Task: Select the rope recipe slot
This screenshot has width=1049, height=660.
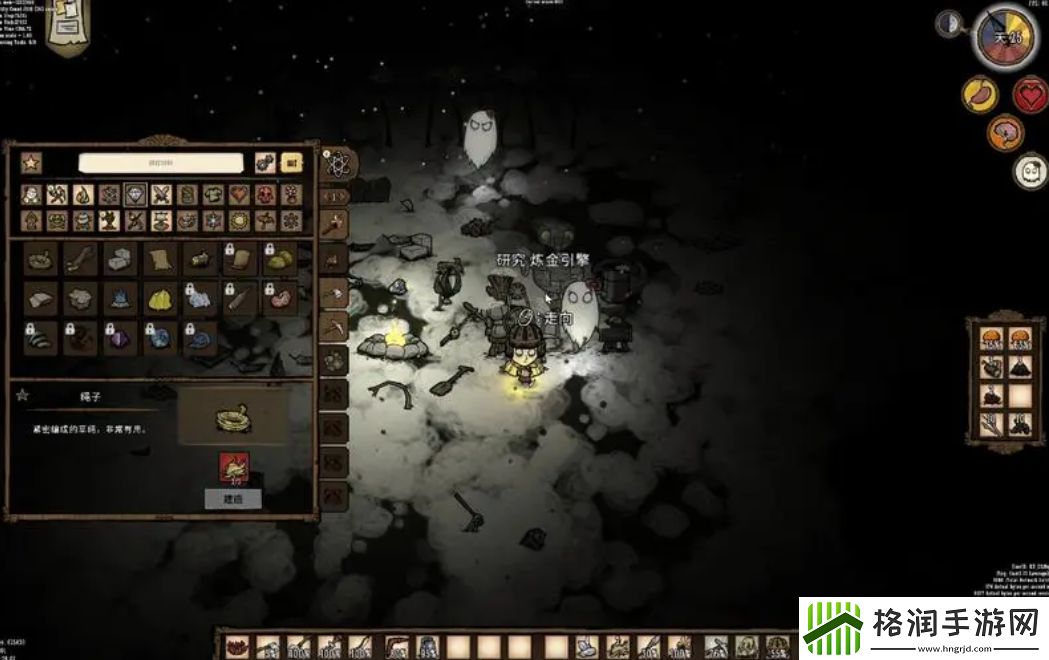Action: (41, 258)
